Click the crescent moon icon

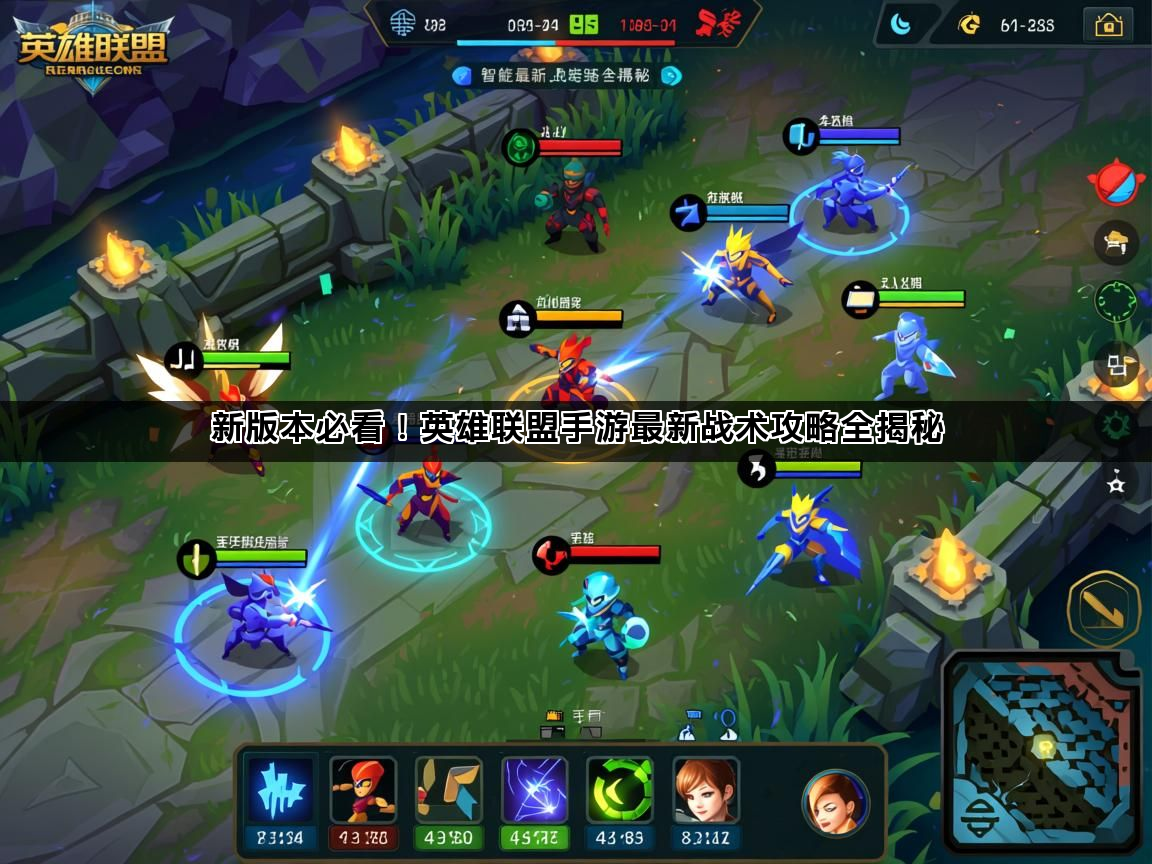click(901, 25)
